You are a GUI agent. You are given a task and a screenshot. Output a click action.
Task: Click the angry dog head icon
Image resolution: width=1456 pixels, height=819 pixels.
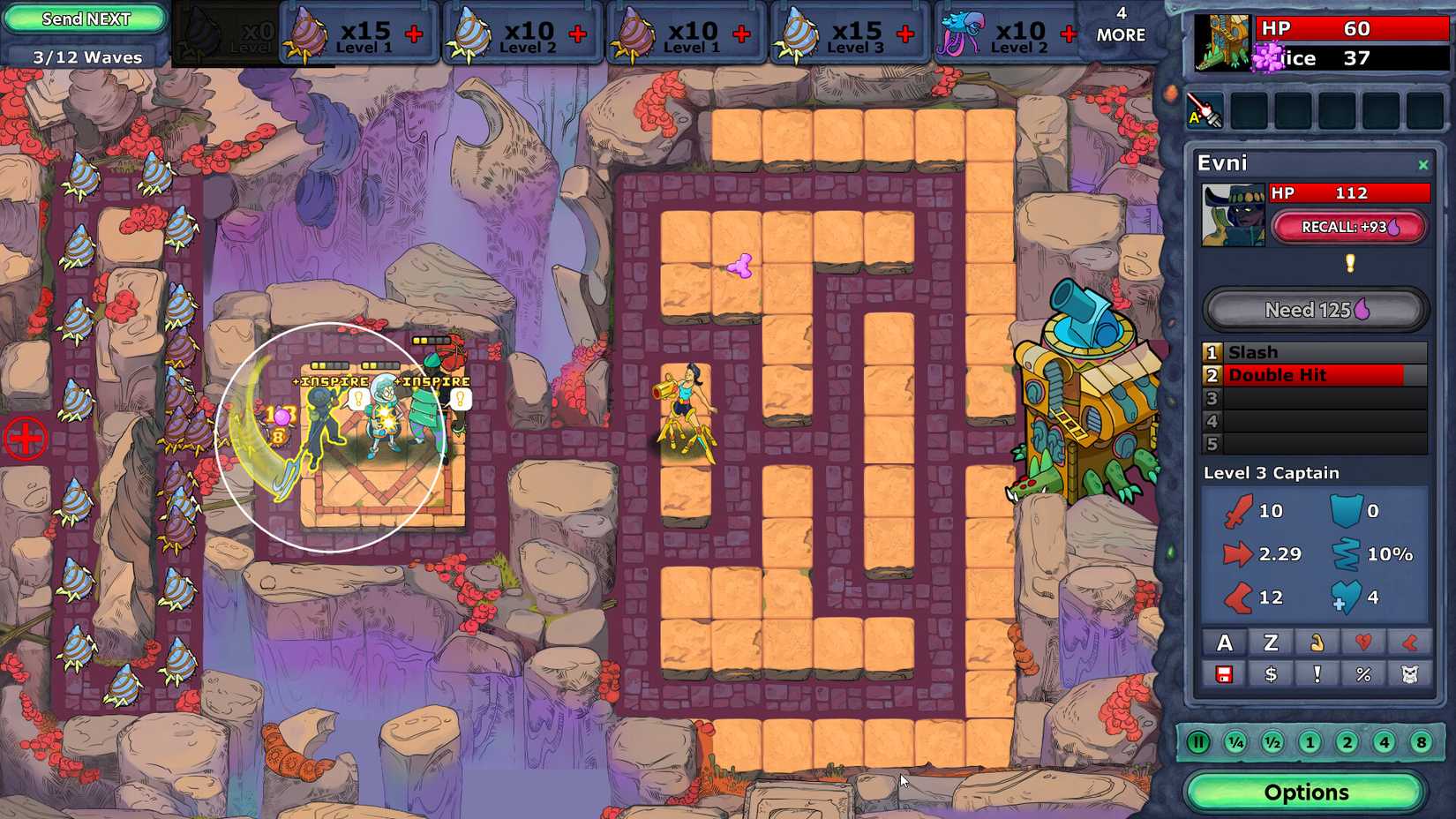point(1410,675)
